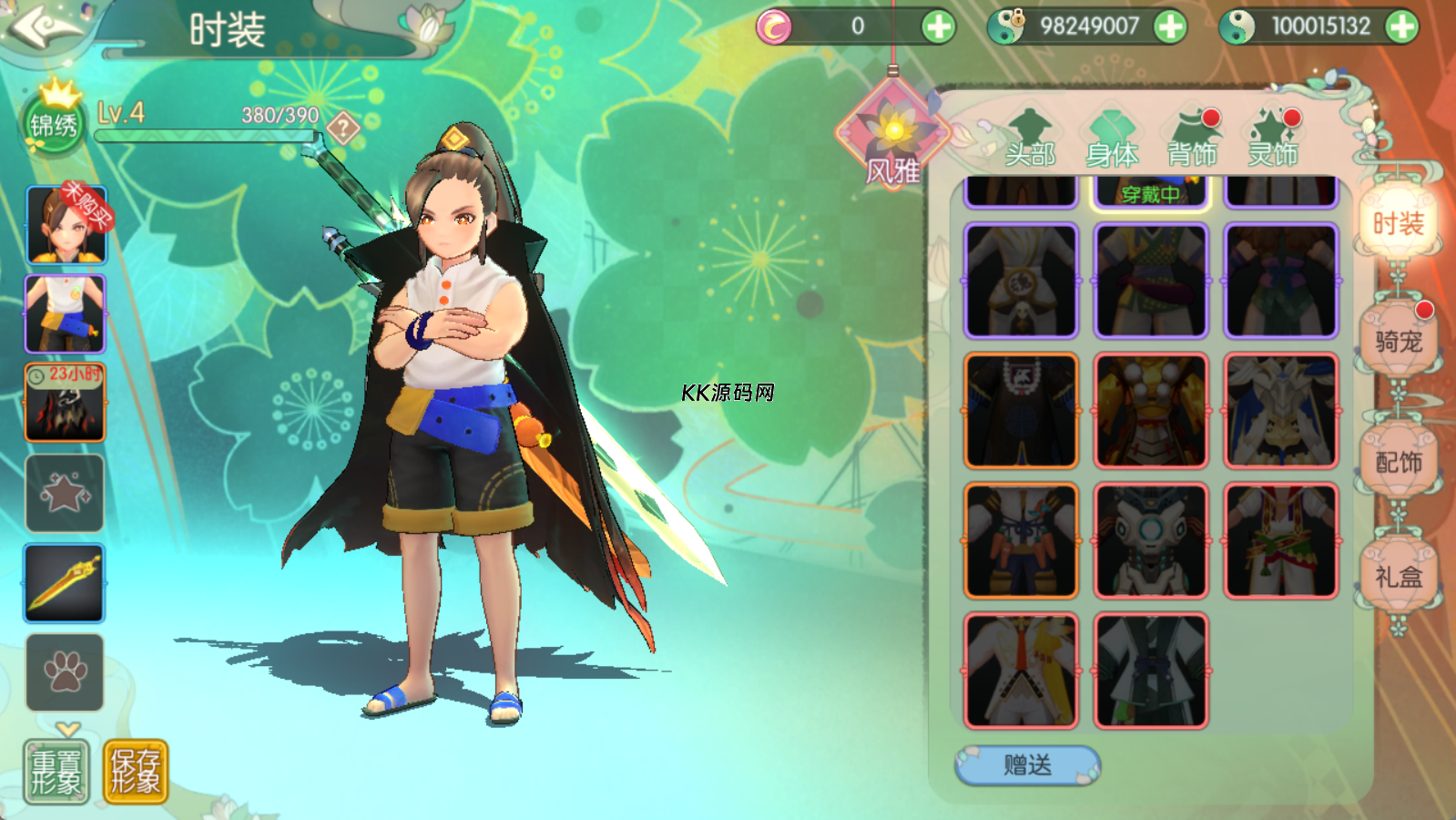Reset appearance with 重置形象 button
This screenshot has width=1456, height=820.
[x=56, y=772]
